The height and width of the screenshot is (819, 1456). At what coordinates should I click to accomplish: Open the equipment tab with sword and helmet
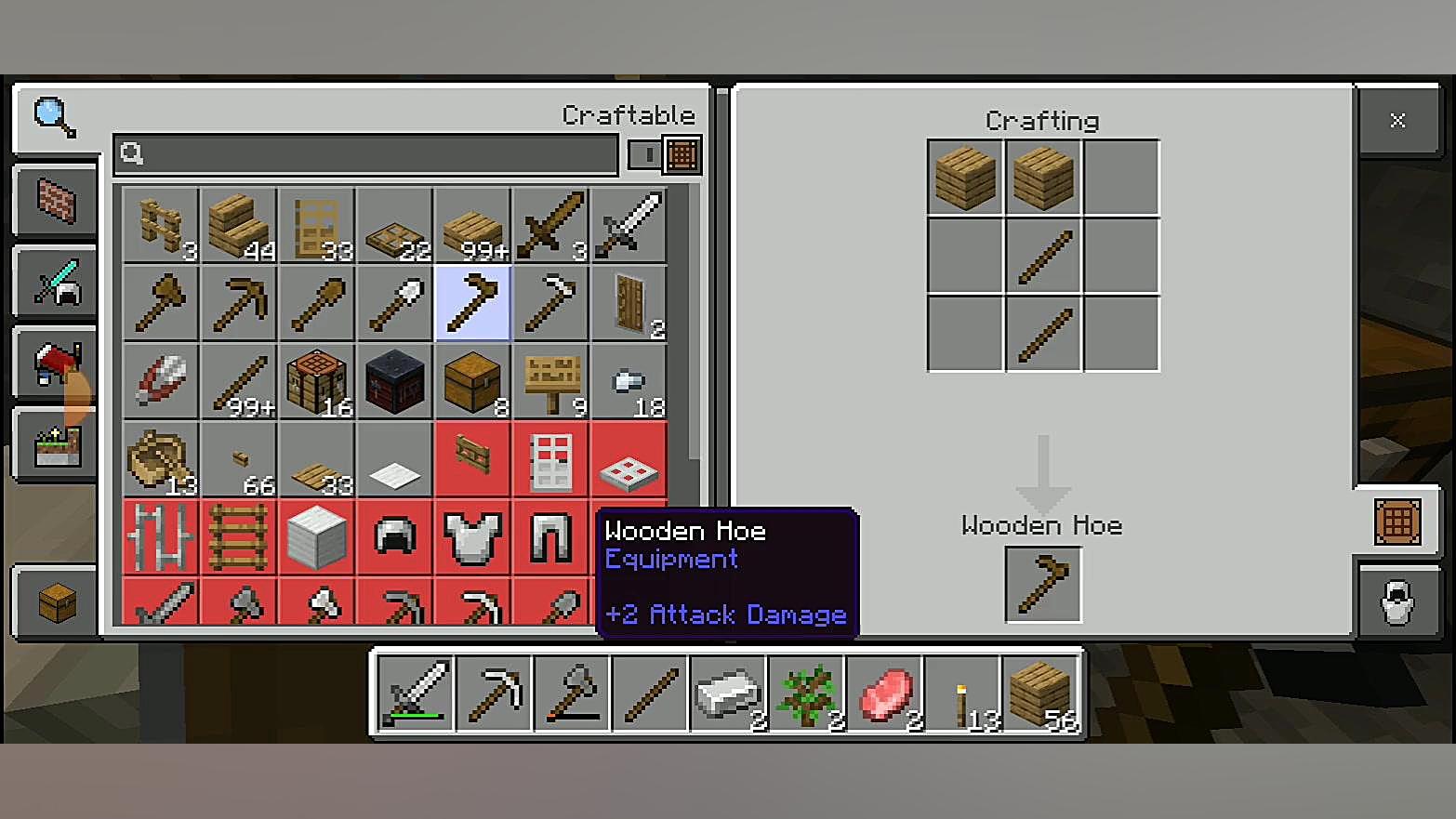[56, 283]
